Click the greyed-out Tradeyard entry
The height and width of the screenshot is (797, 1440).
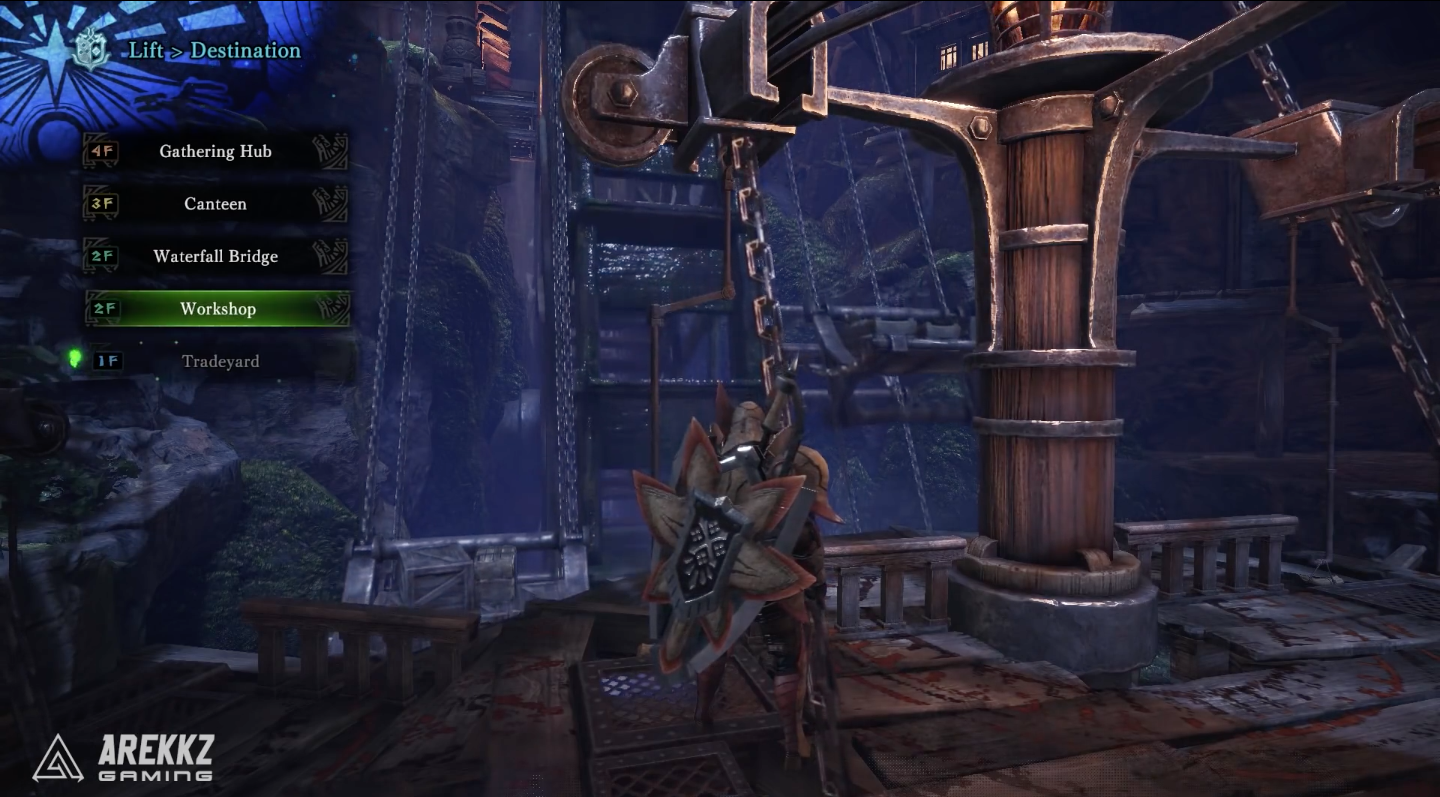[x=220, y=361]
